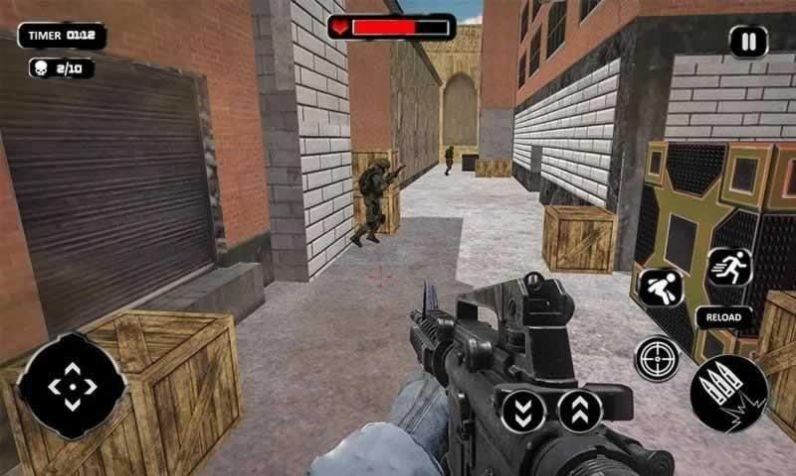Viewport: 796px width, 476px height.
Task: Toggle the crouch stance icon
Action: (x=662, y=288)
